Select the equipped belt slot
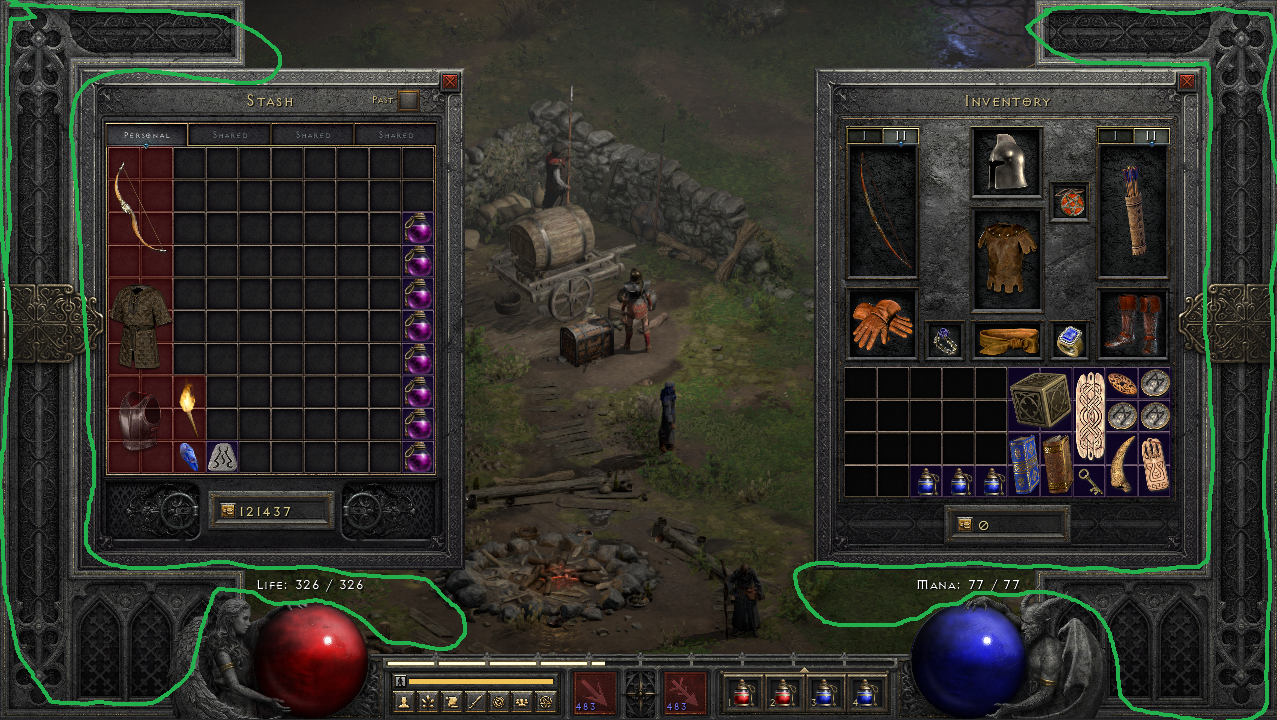The image size is (1277, 720). [x=1006, y=341]
